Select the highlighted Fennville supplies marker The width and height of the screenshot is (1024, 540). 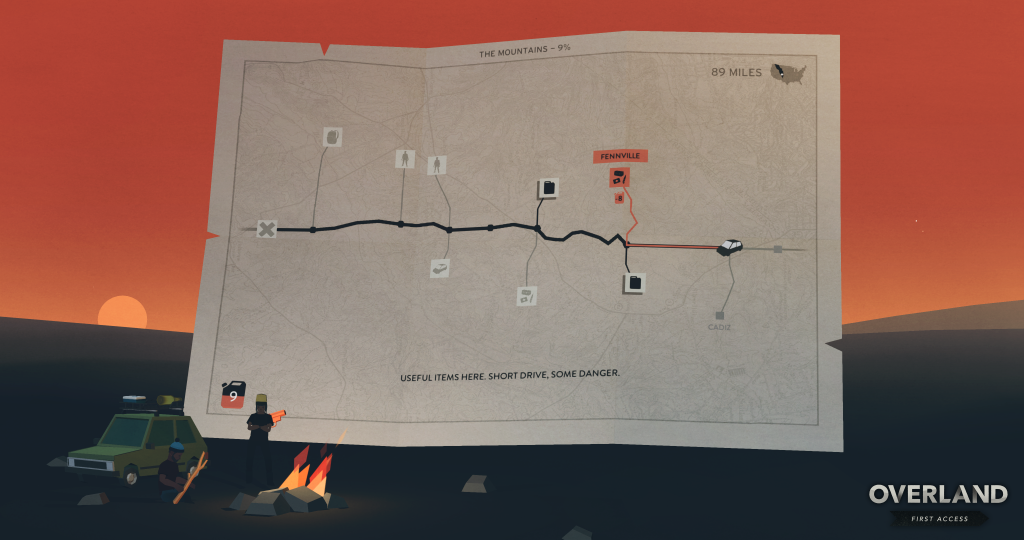click(x=619, y=178)
